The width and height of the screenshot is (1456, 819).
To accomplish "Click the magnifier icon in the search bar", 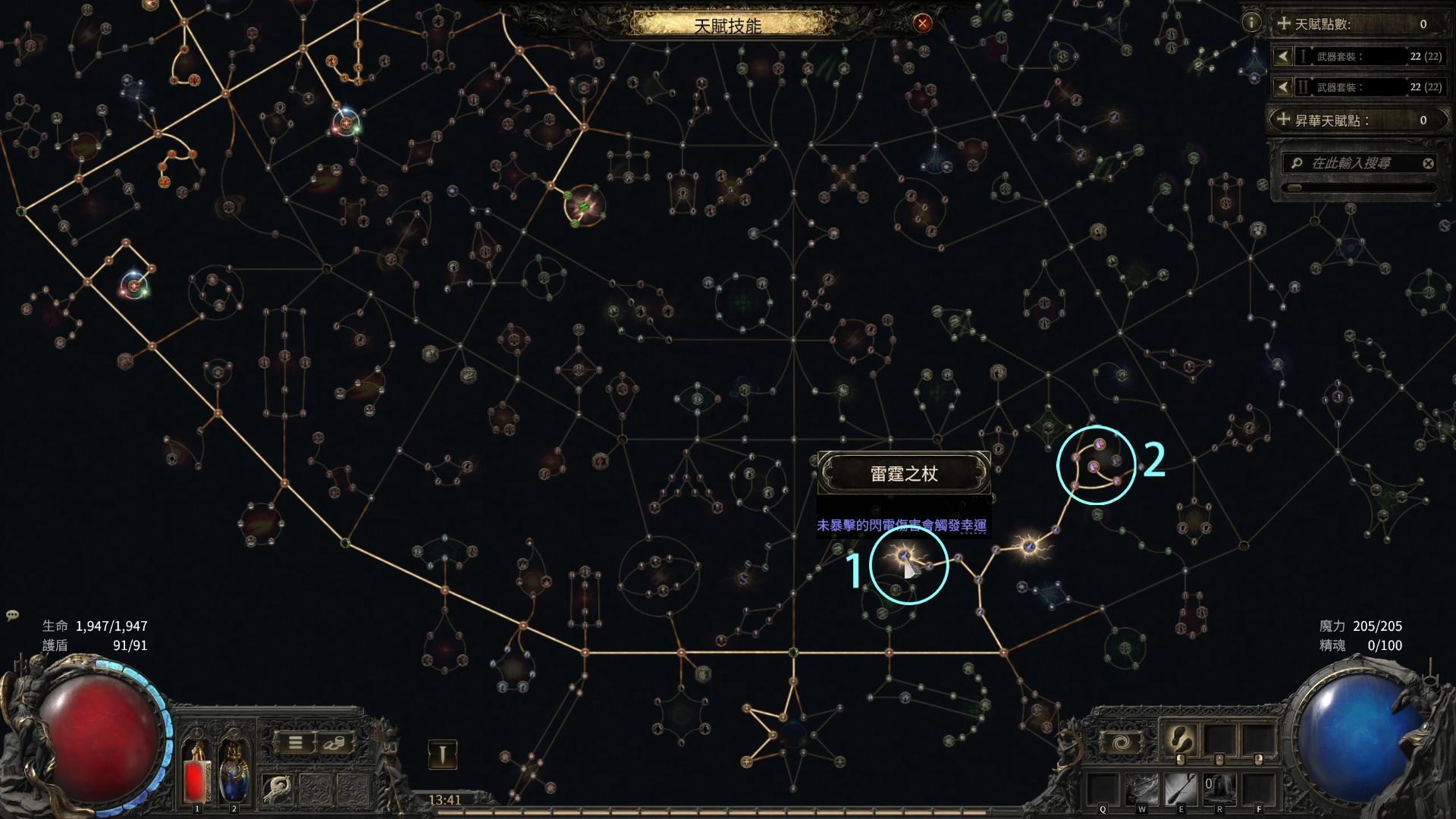I will (1298, 163).
